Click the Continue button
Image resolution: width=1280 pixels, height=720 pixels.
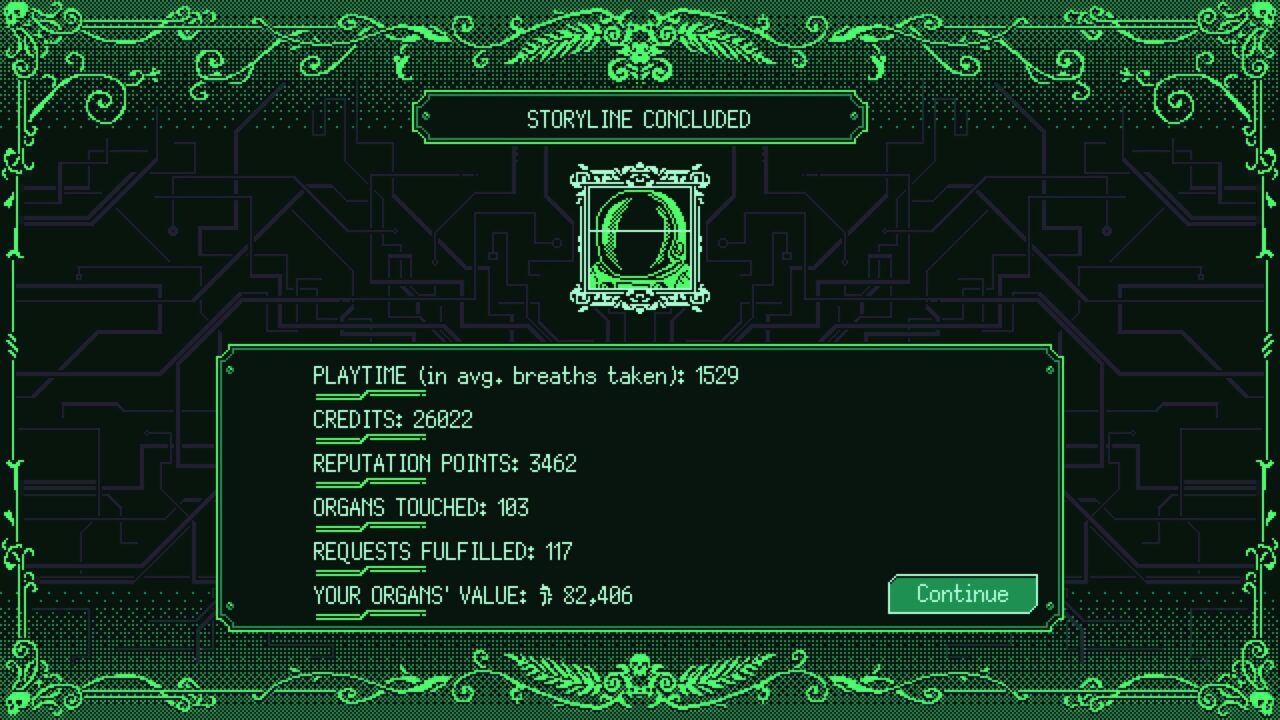point(962,594)
